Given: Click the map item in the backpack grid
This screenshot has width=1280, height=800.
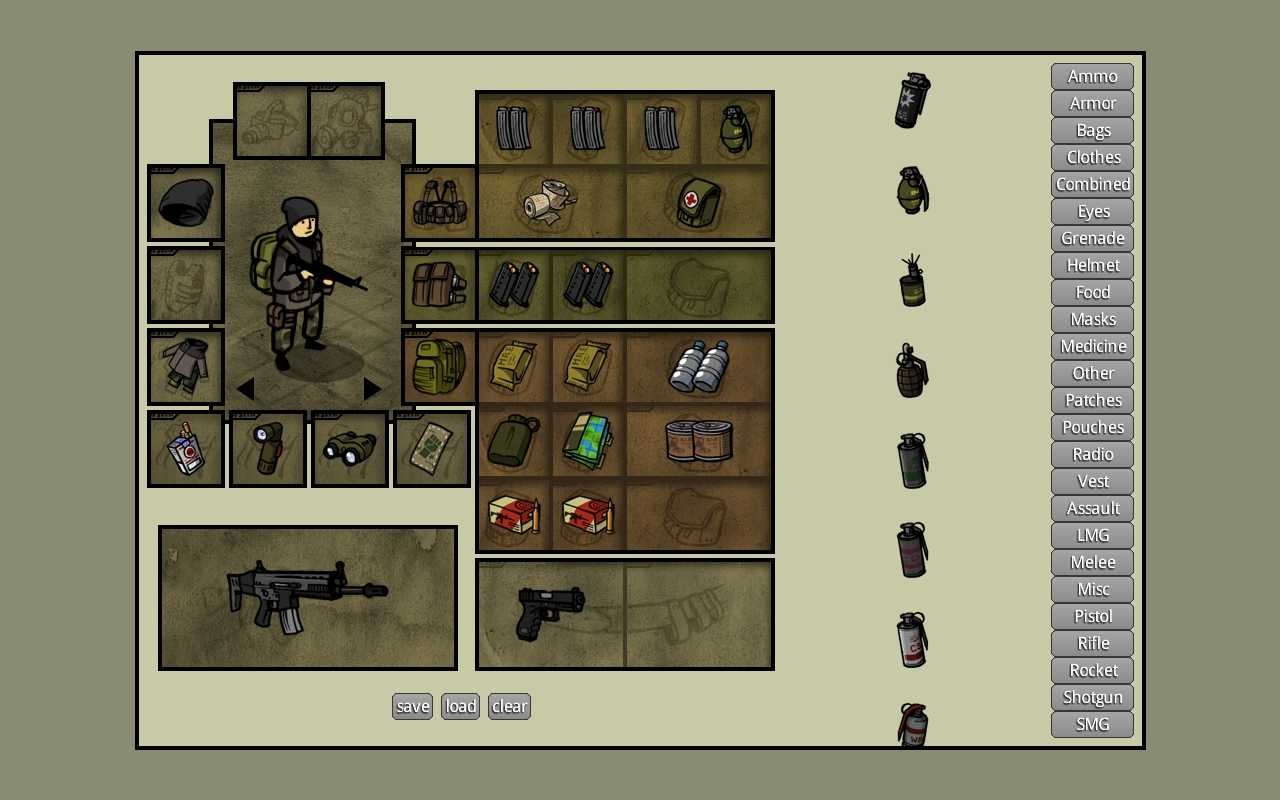Looking at the screenshot, I should tap(586, 441).
